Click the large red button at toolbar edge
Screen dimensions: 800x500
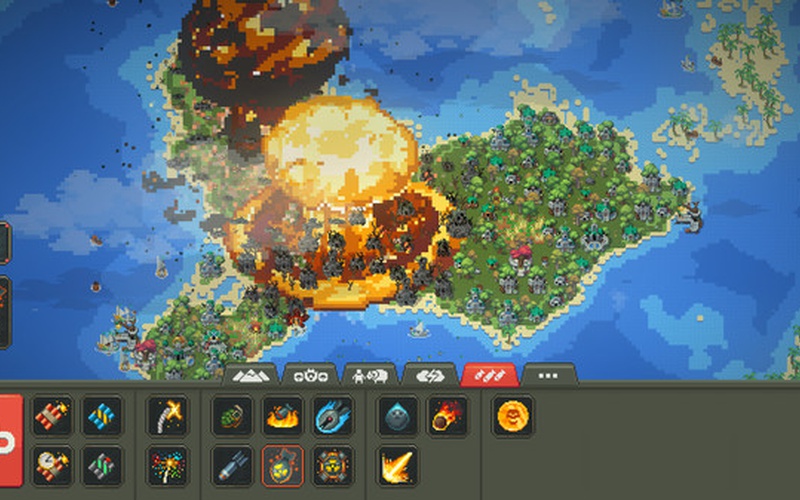pyautogui.click(x=9, y=440)
